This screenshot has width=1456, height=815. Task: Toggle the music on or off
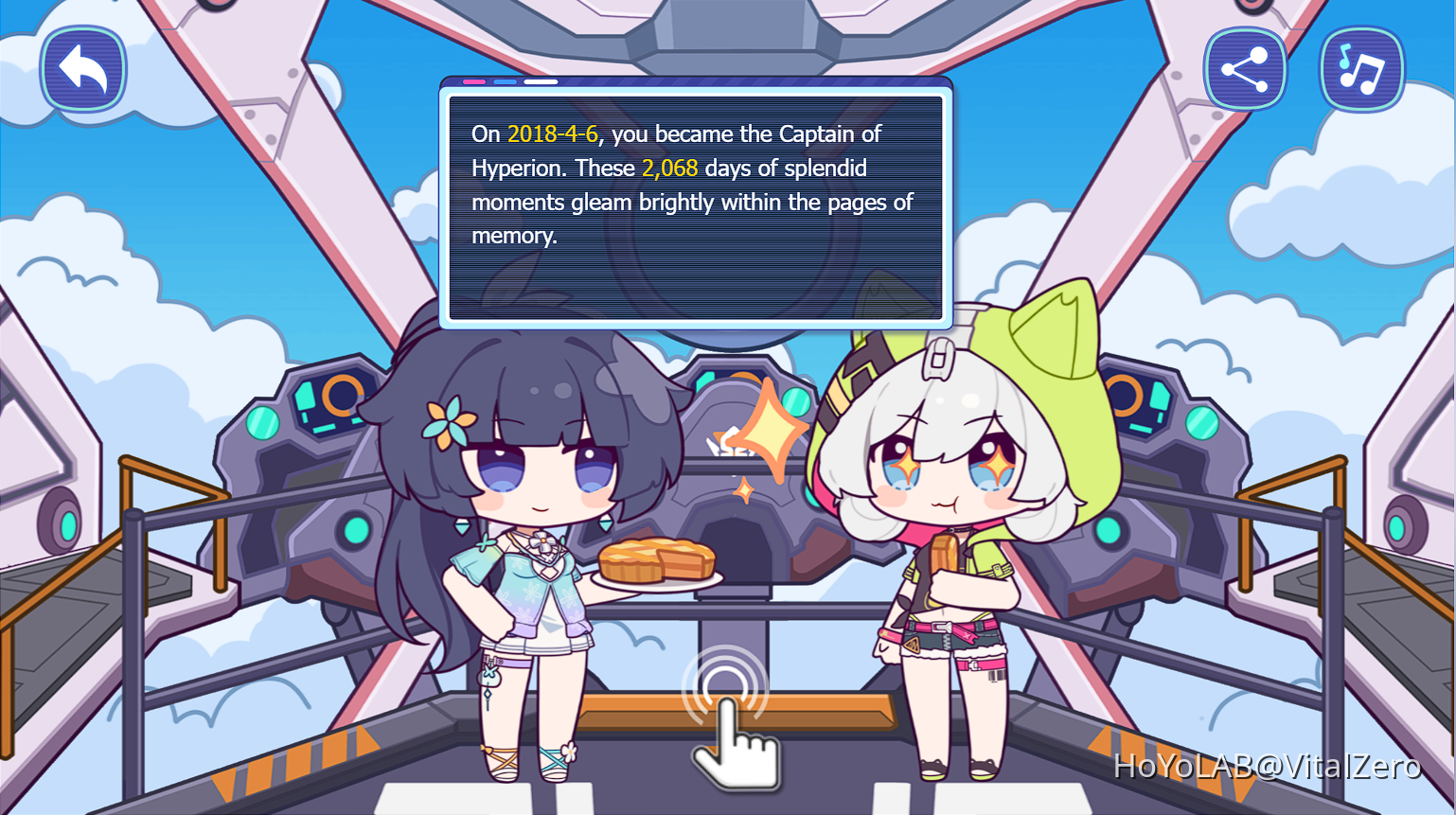click(x=1361, y=67)
